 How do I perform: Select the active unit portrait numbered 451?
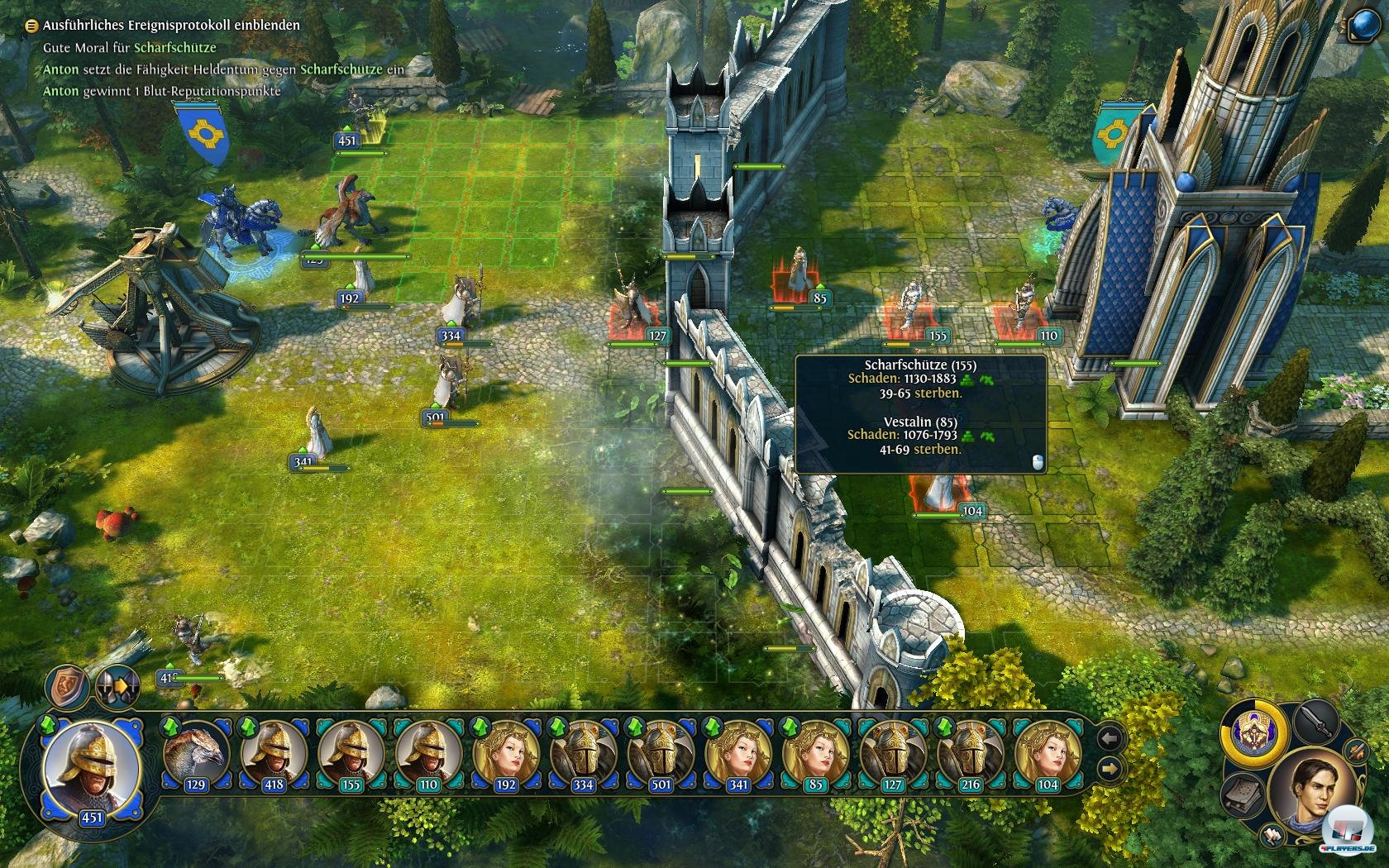tap(91, 769)
